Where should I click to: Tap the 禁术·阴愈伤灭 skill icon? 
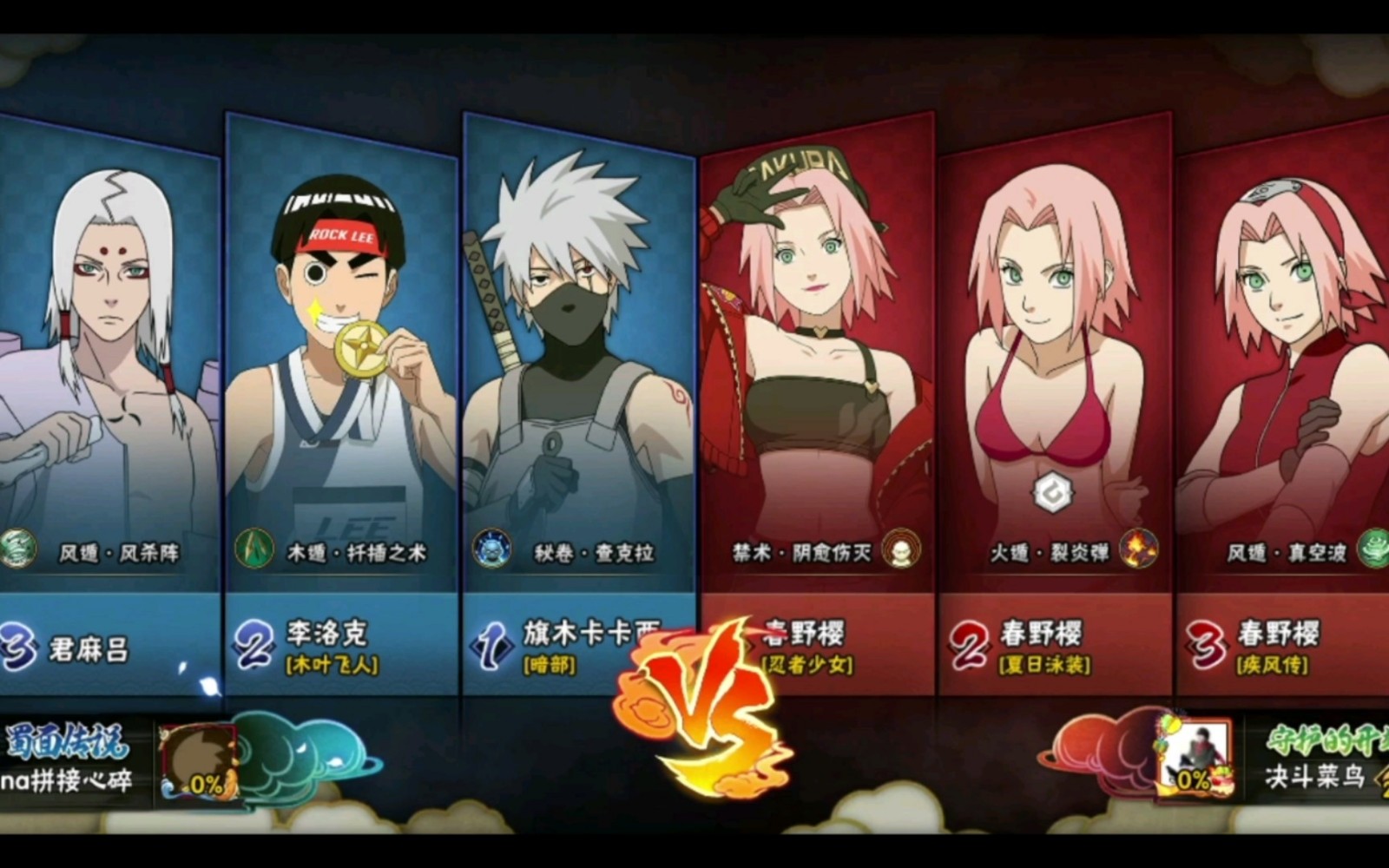pyautogui.click(x=901, y=549)
